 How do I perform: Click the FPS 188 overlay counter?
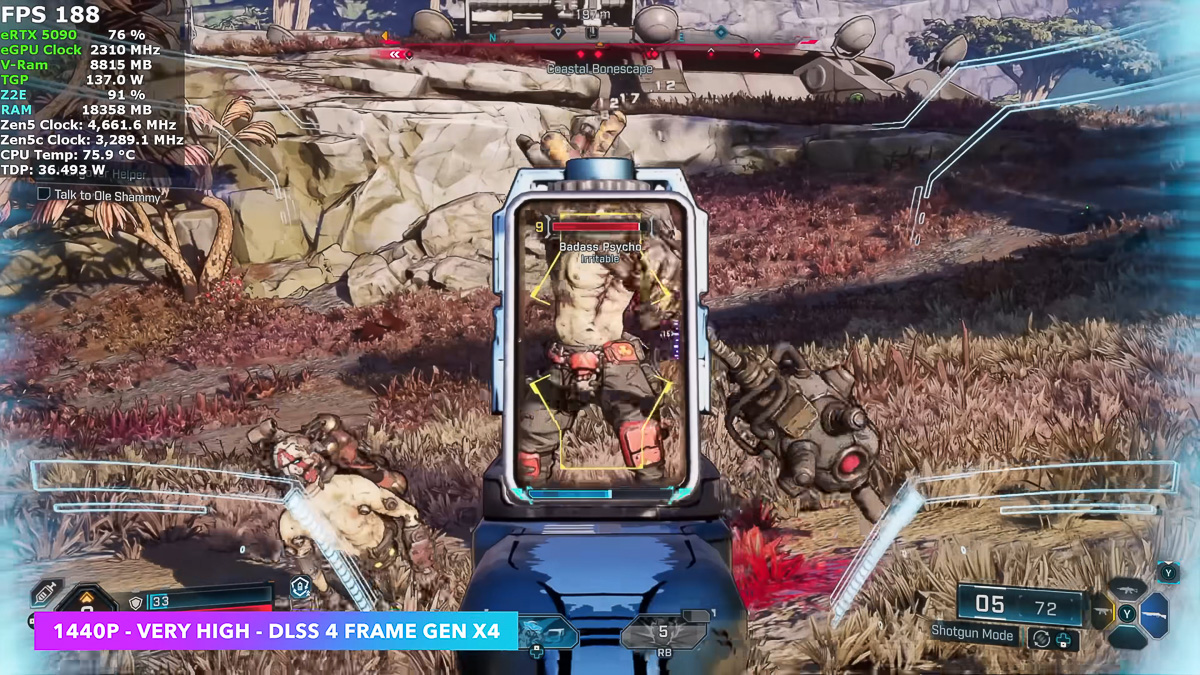click(51, 14)
